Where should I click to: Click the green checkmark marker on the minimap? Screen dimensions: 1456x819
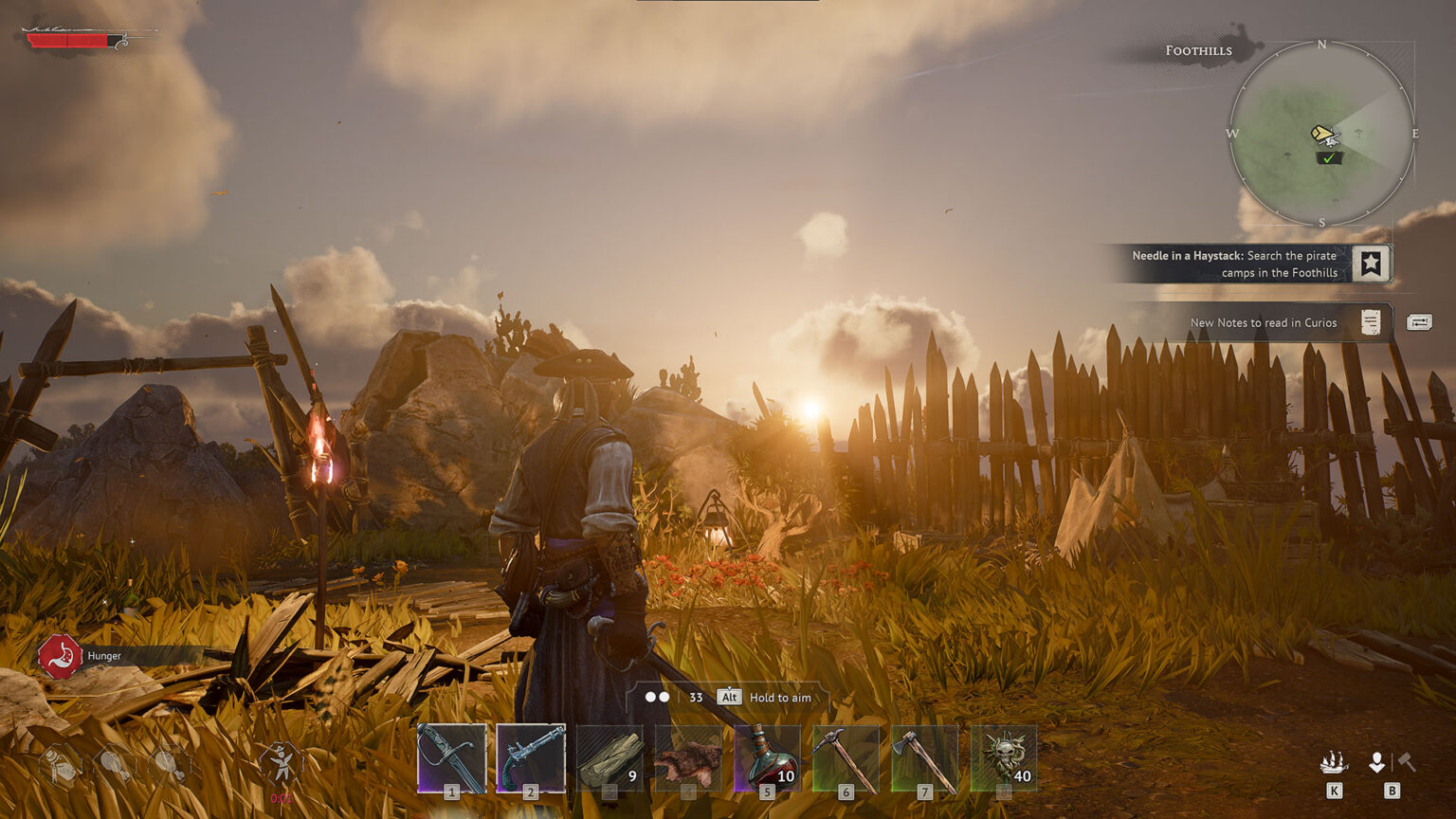tap(1327, 158)
